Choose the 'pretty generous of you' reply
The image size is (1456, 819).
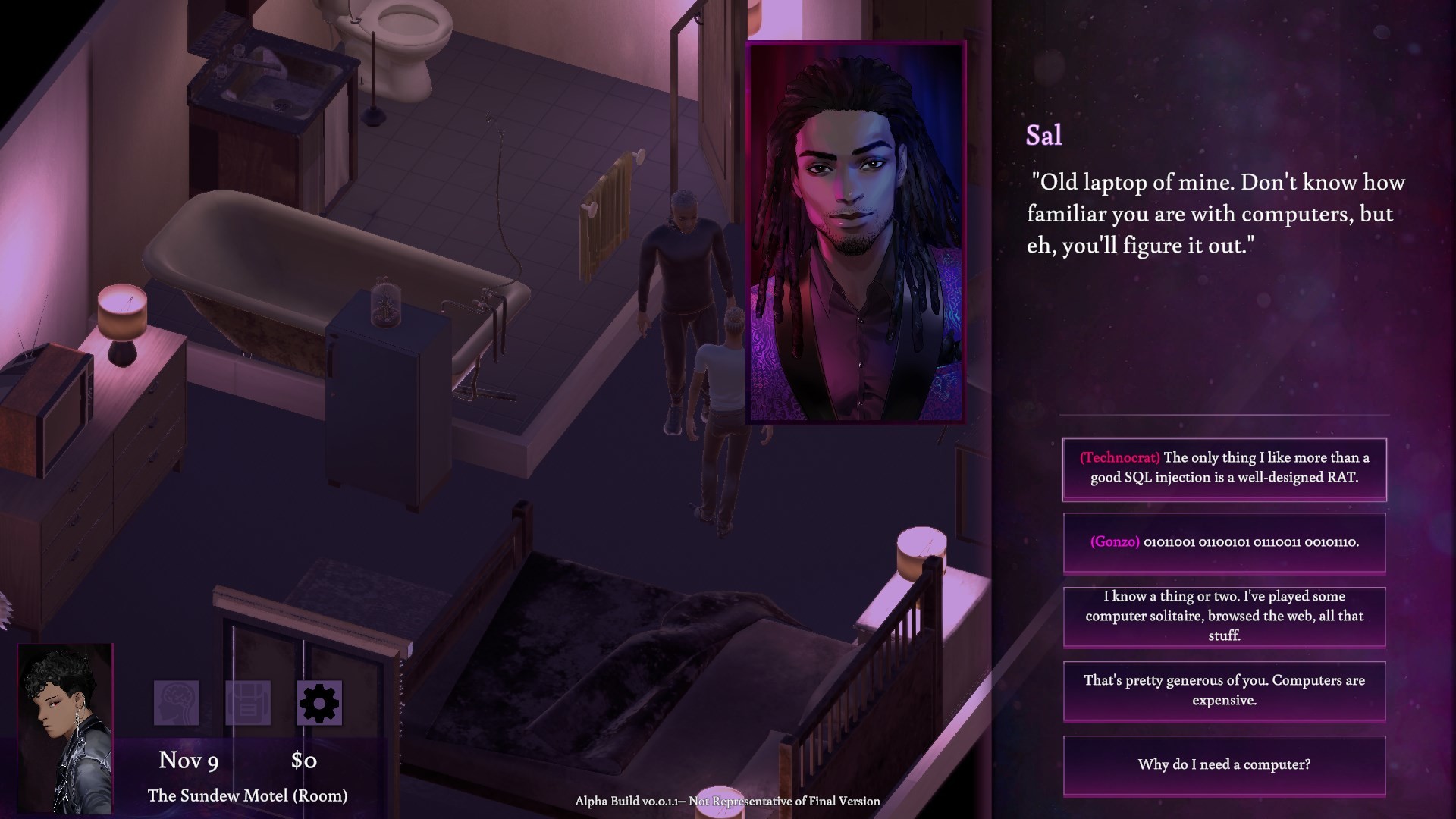pyautogui.click(x=1224, y=691)
